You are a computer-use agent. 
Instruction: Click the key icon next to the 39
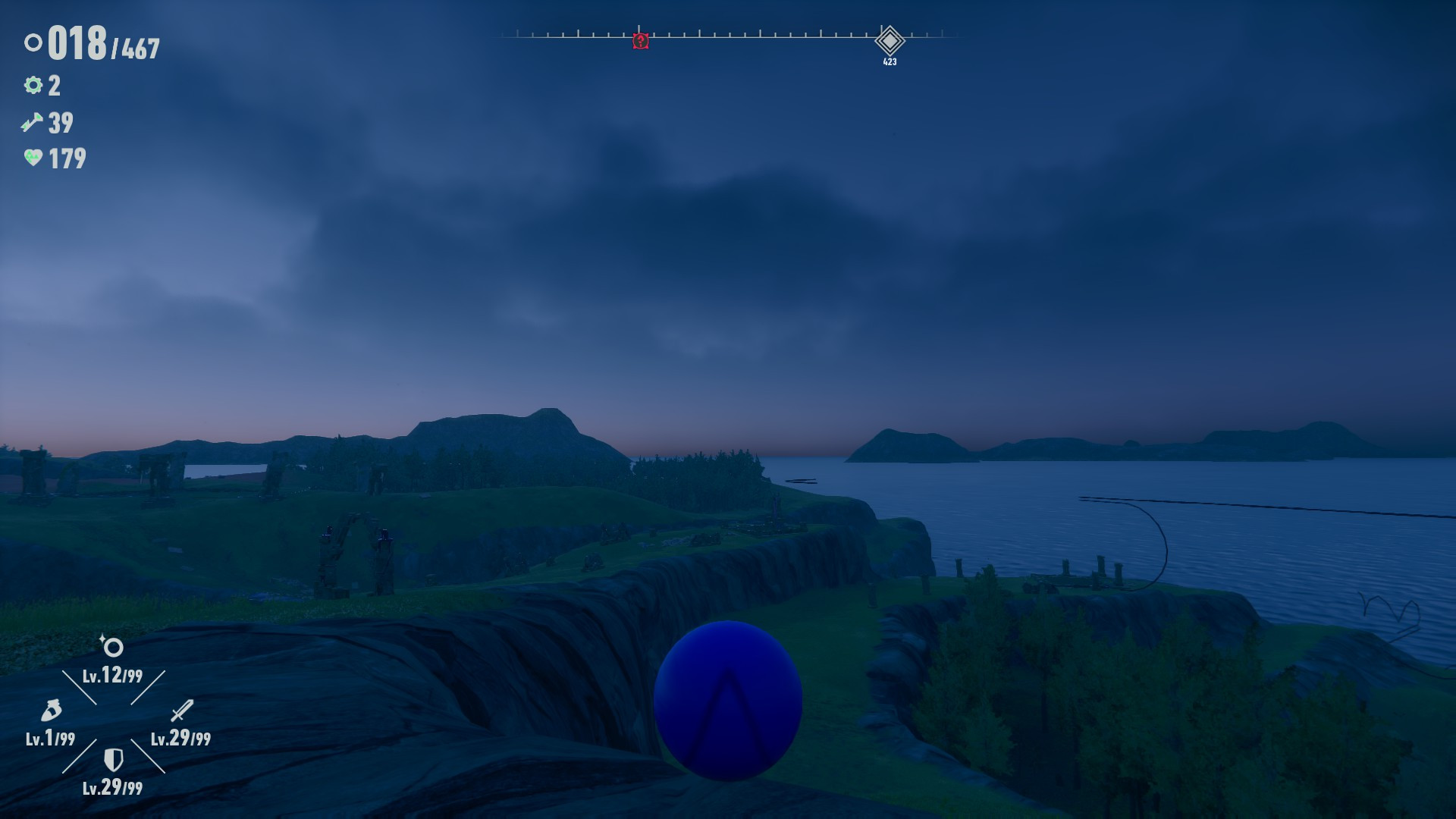point(32,121)
